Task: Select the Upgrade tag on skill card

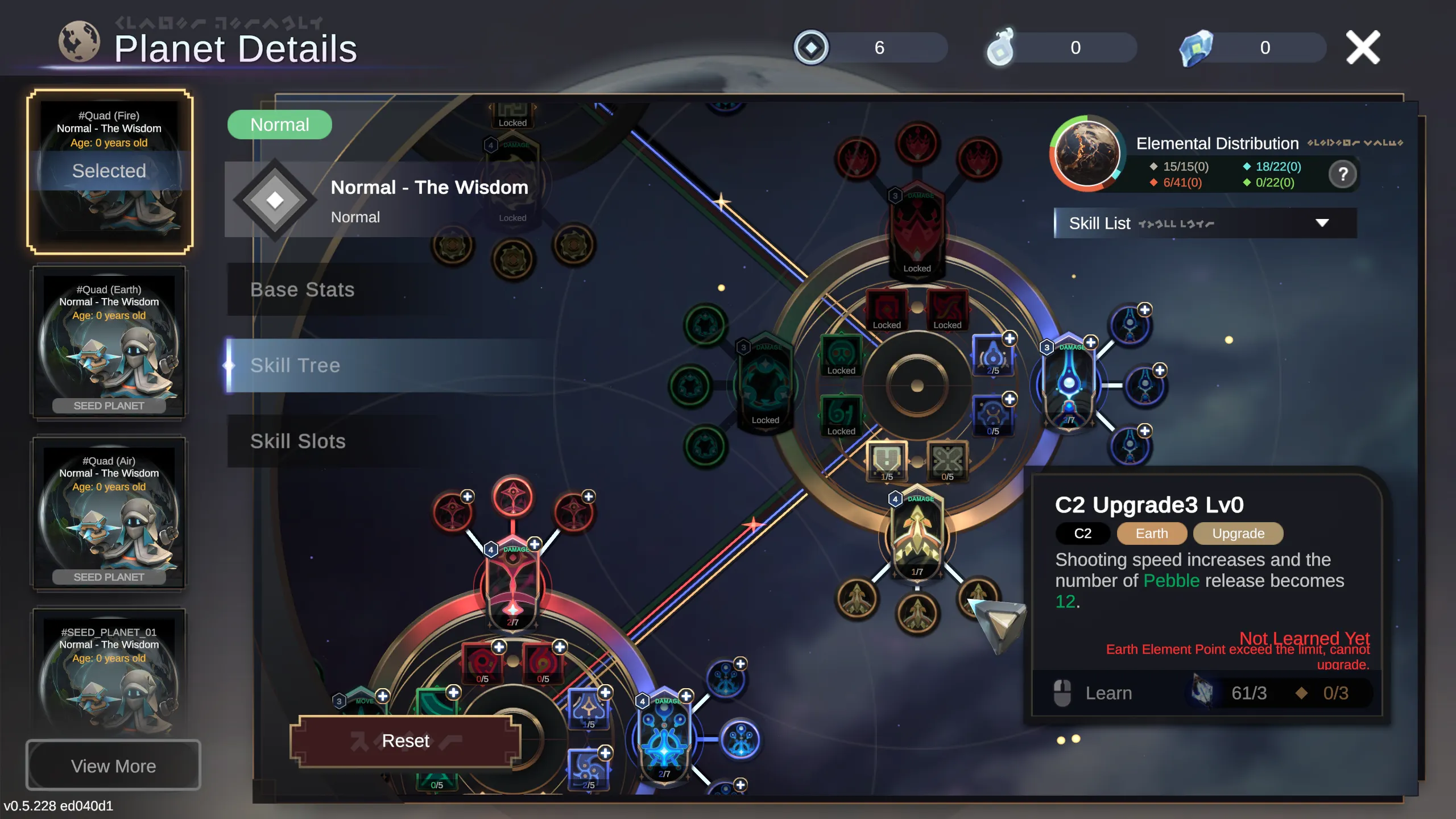Action: click(x=1239, y=533)
